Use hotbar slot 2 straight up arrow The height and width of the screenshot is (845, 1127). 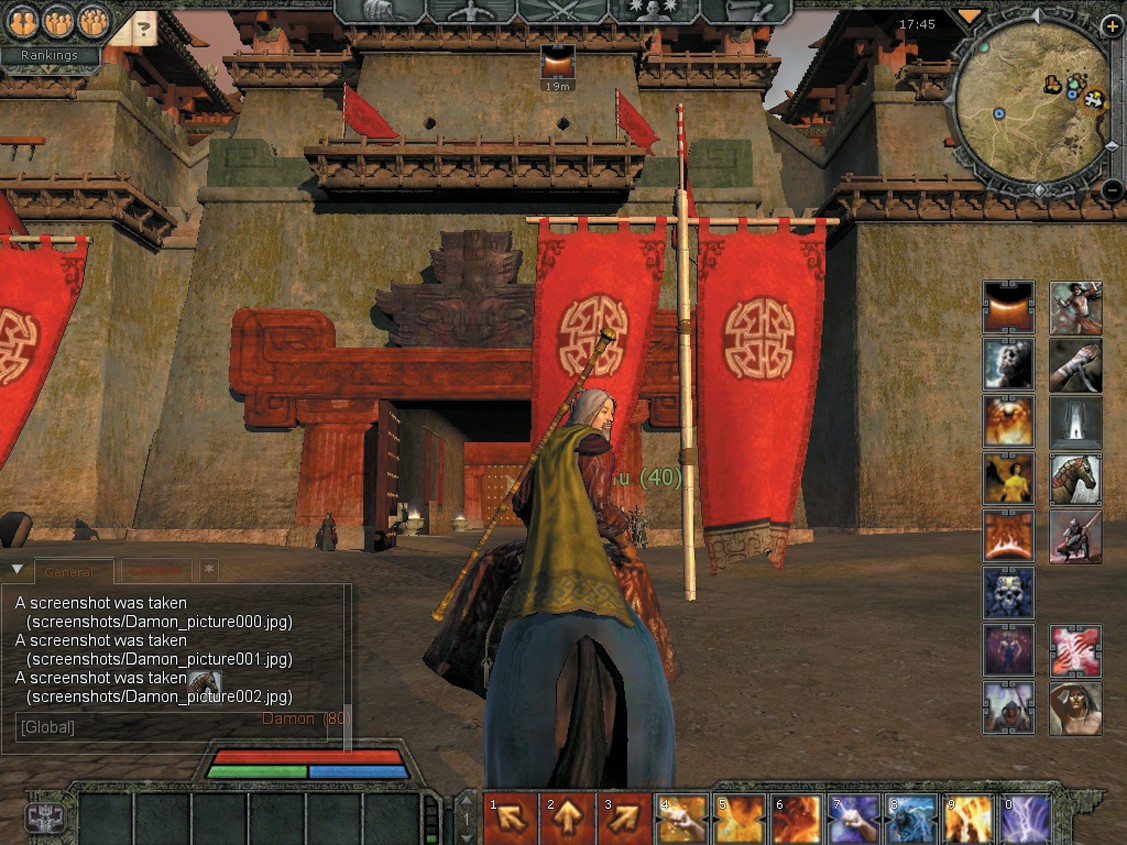coord(567,820)
